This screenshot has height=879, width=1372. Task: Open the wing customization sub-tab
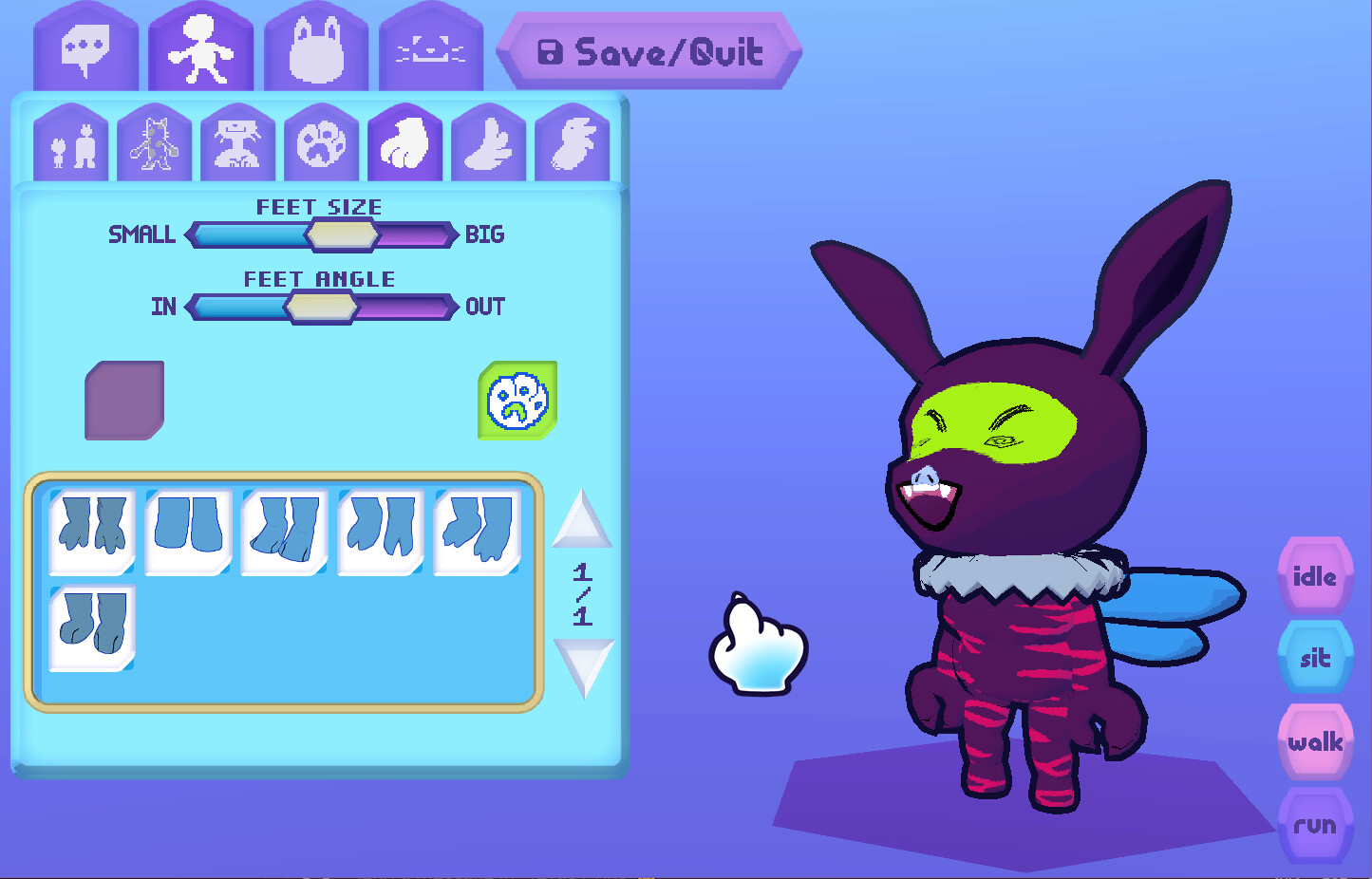(487, 142)
